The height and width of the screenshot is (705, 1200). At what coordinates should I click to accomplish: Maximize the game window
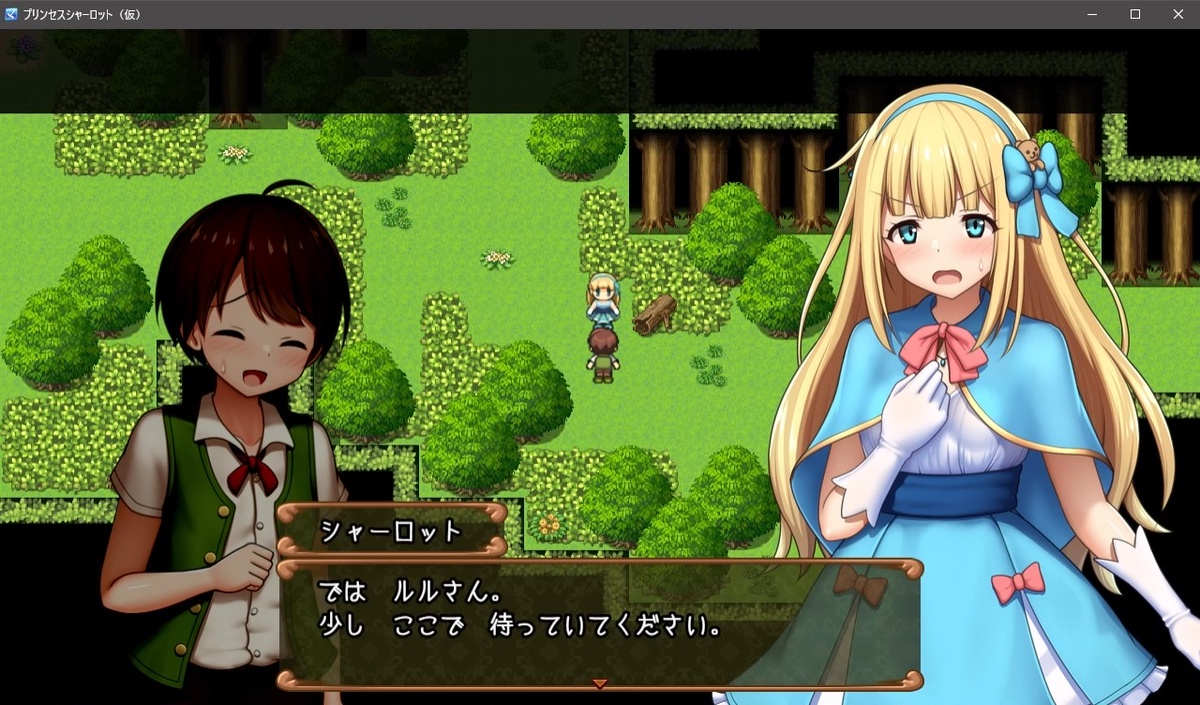[x=1135, y=14]
